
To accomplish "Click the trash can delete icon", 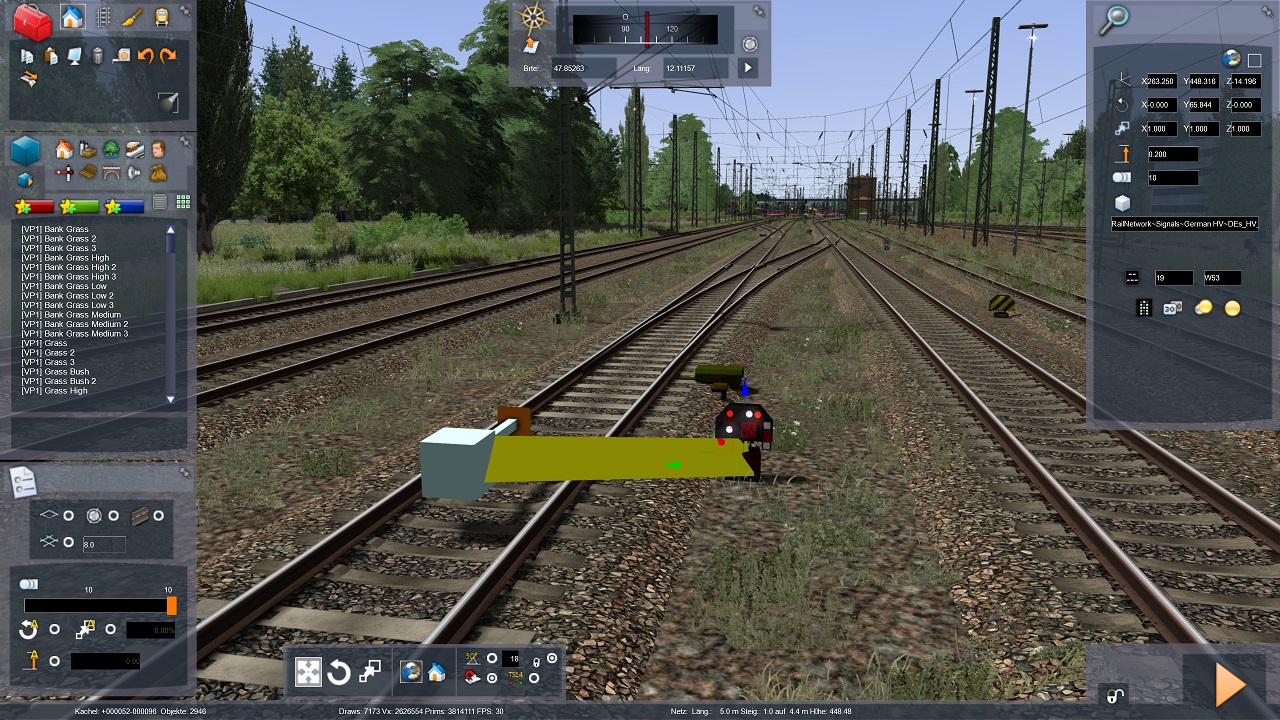I will (98, 56).
